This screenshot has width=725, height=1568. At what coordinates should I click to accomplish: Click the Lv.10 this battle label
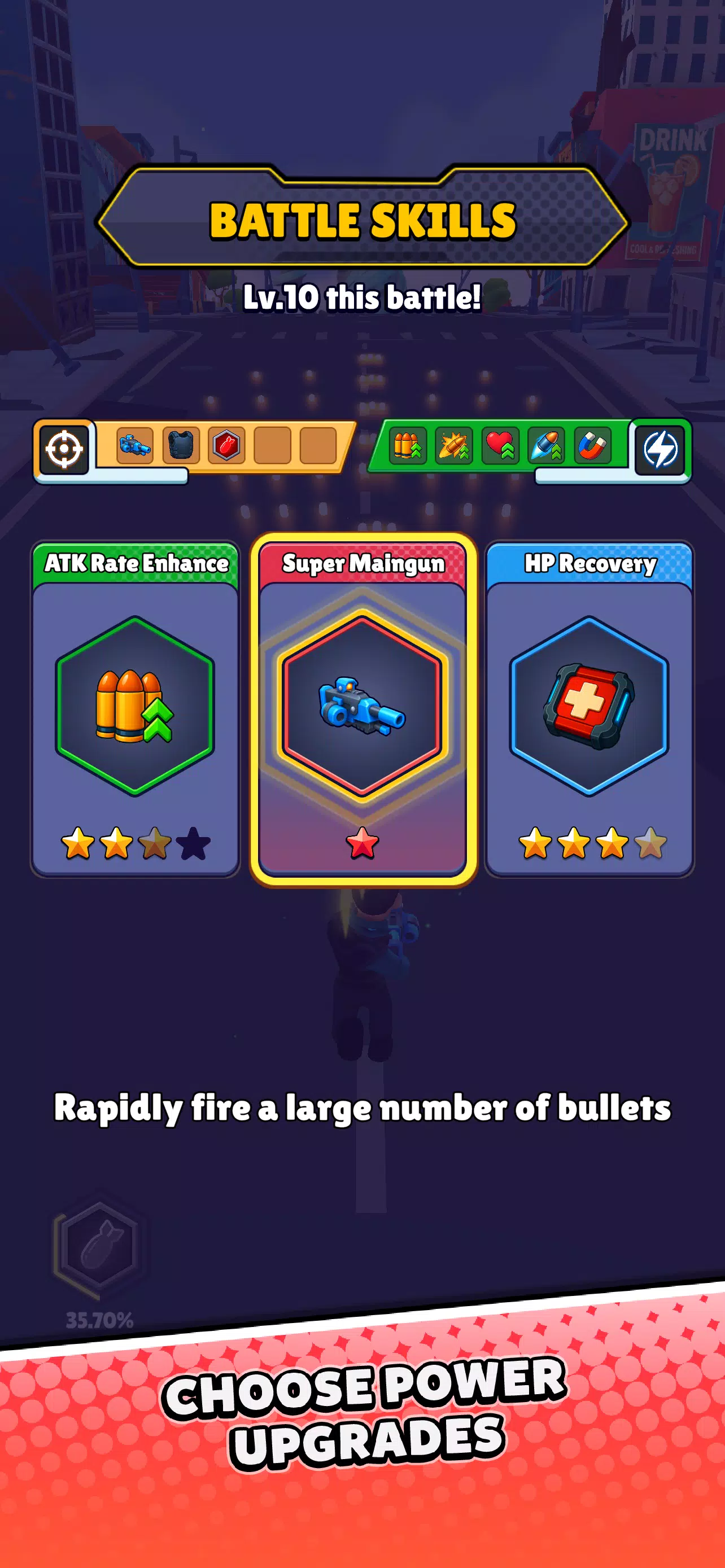(x=363, y=296)
